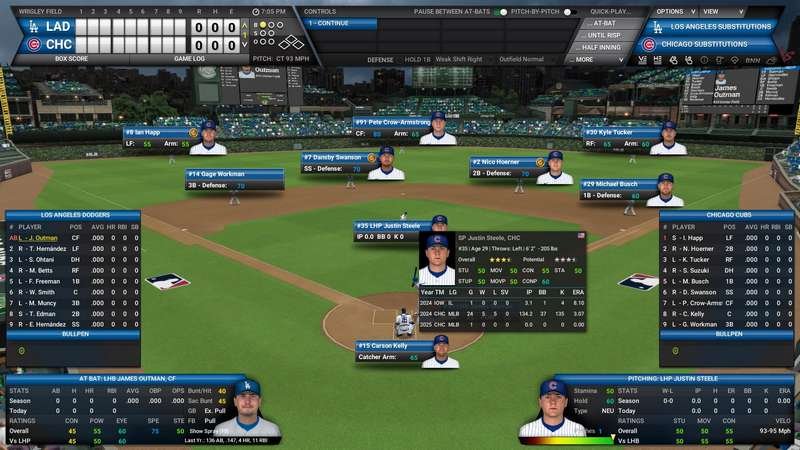The height and width of the screenshot is (450, 800).
Task: Toggle Pause Between At-Bats
Action: point(500,12)
